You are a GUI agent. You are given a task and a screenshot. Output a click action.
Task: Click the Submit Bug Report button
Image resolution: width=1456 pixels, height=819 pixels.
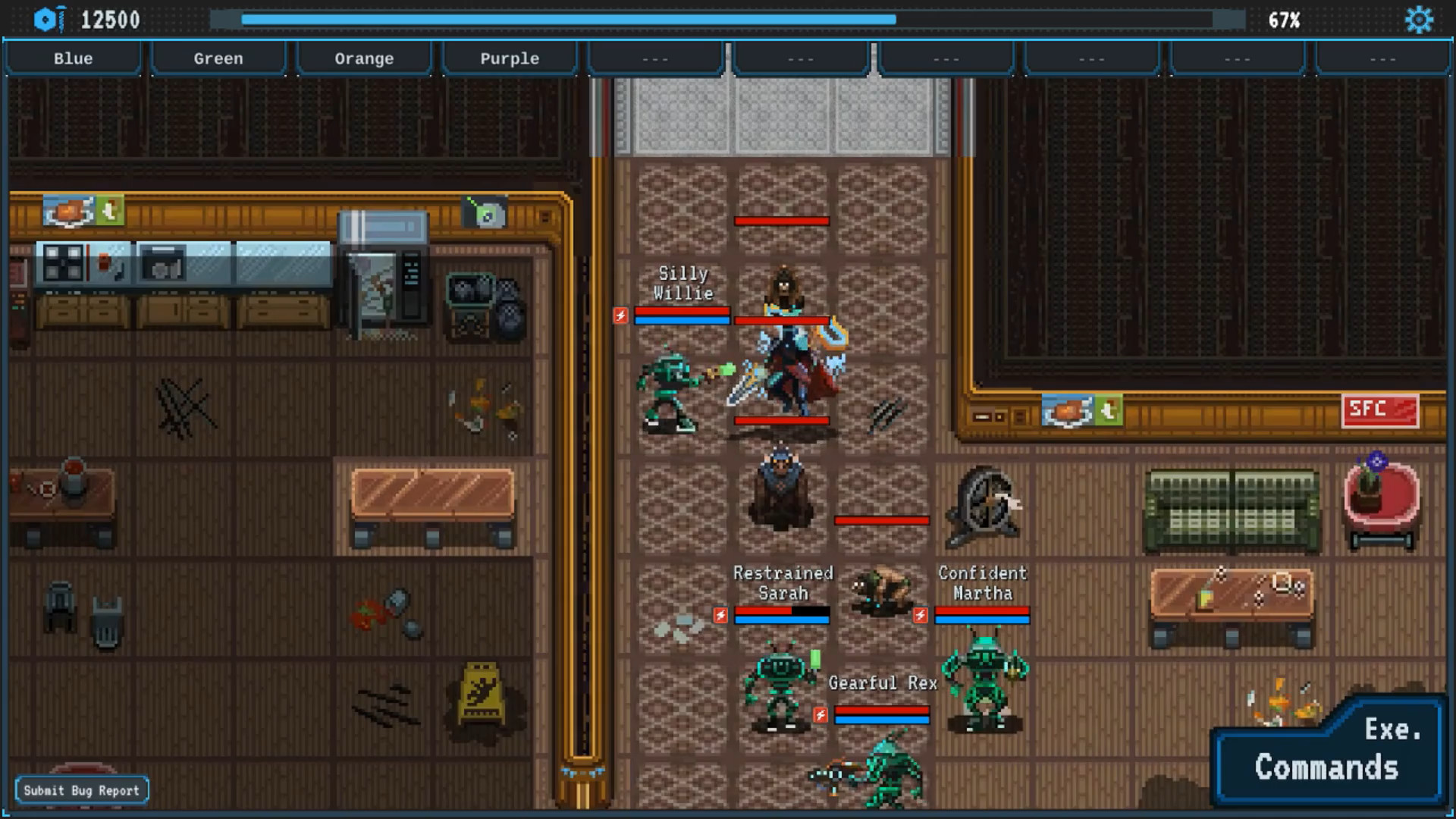[83, 789]
